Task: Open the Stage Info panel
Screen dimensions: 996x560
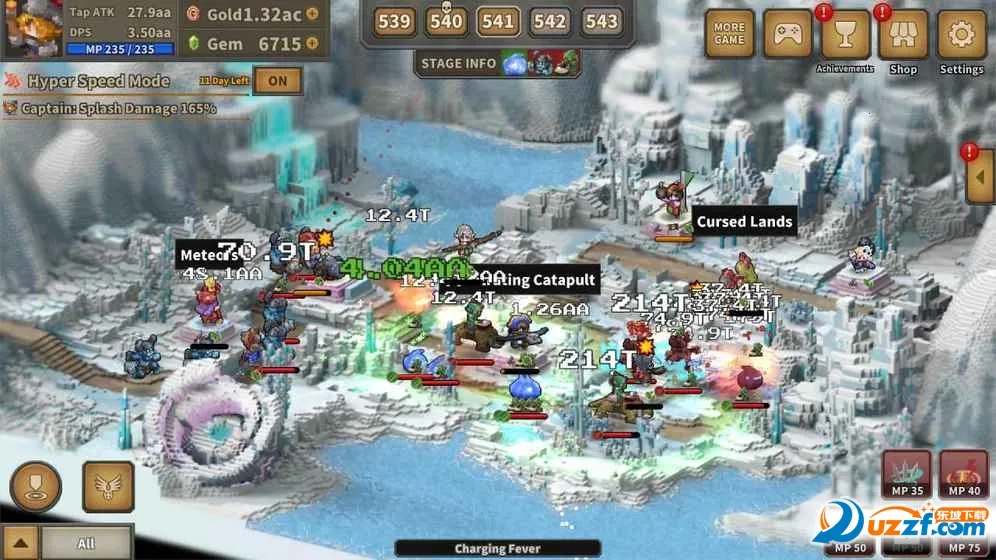Action: pos(458,63)
